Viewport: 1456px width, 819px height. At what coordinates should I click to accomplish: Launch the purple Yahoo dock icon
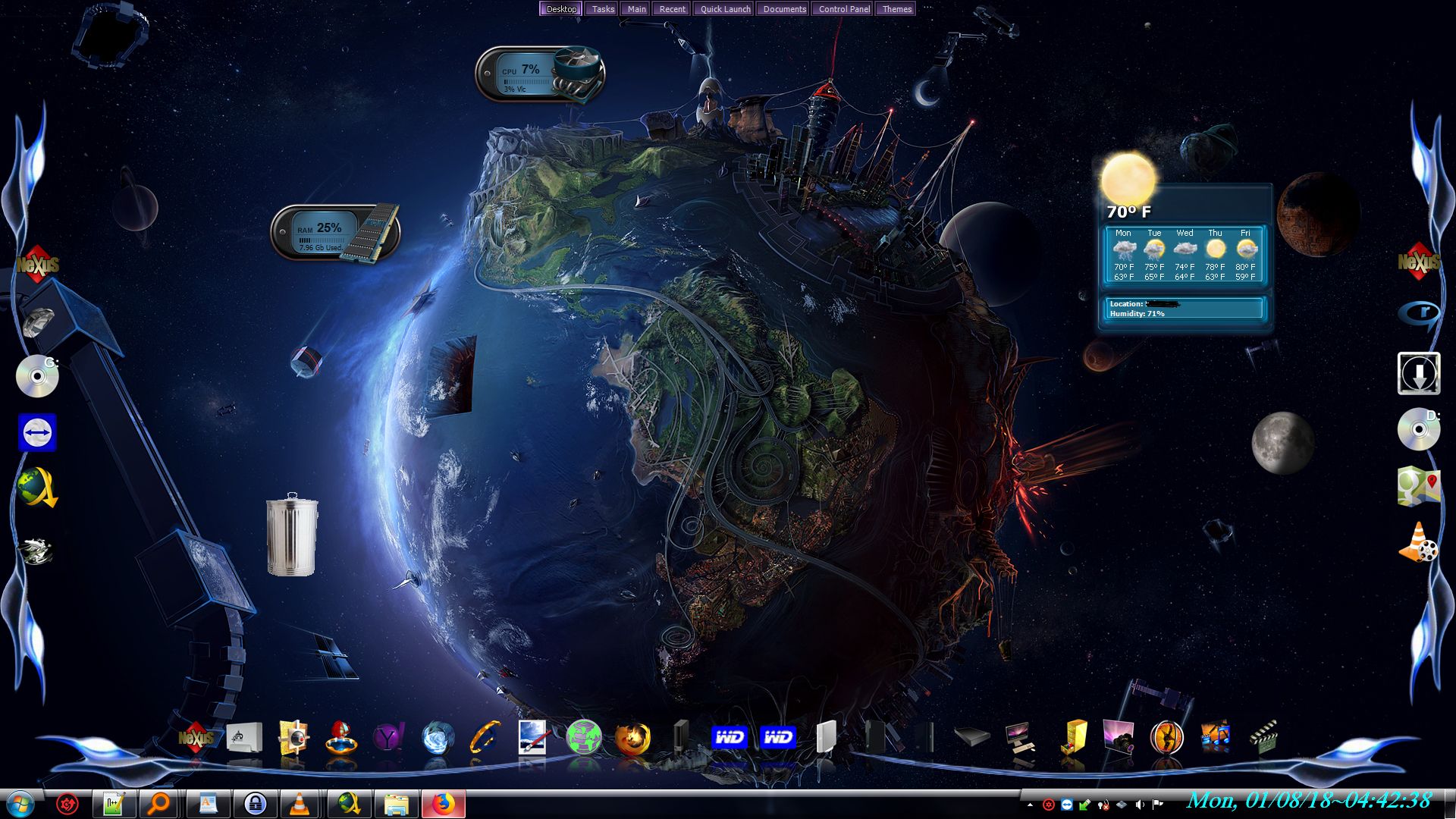[388, 737]
